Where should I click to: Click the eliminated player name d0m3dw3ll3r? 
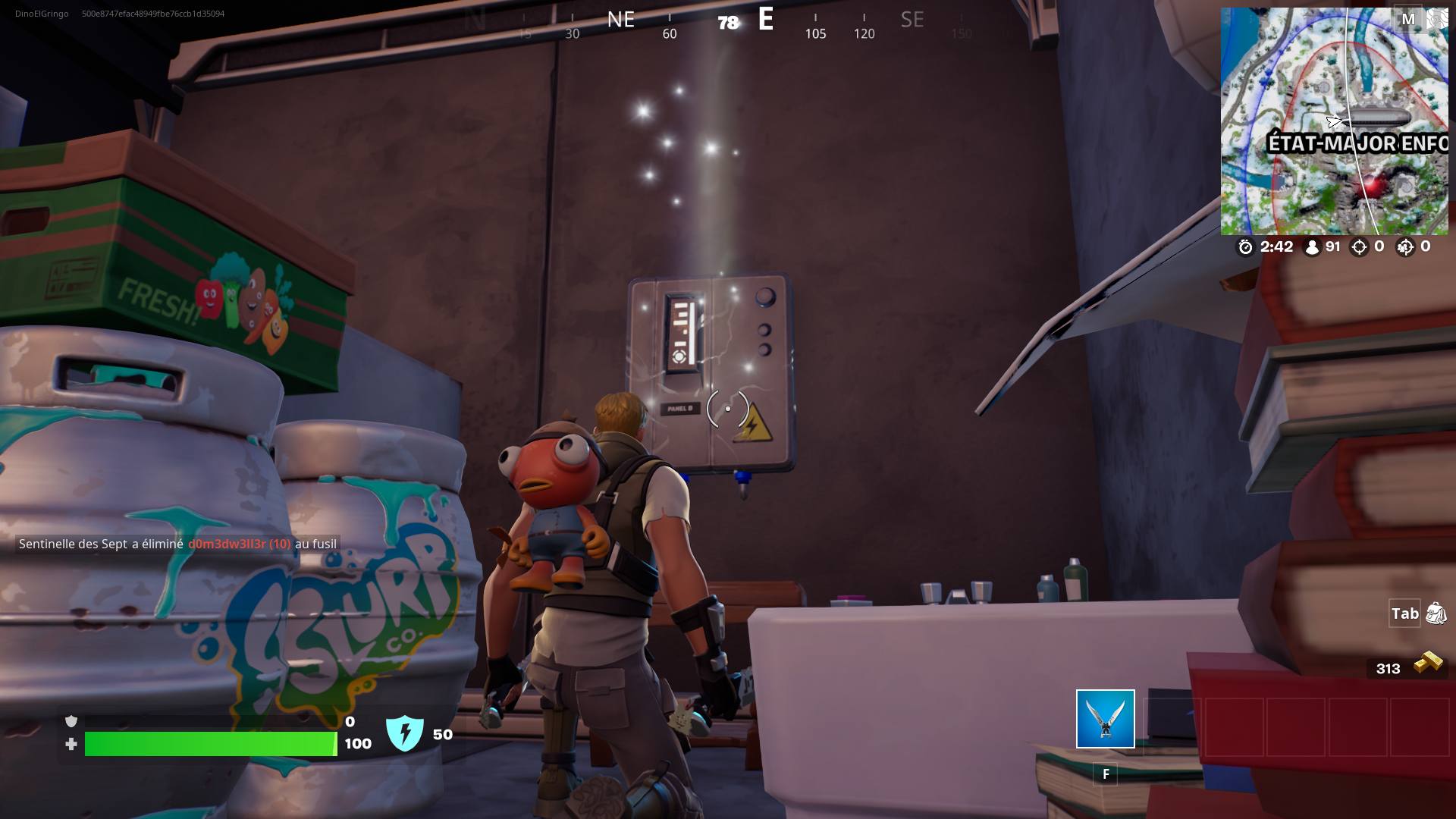227,544
